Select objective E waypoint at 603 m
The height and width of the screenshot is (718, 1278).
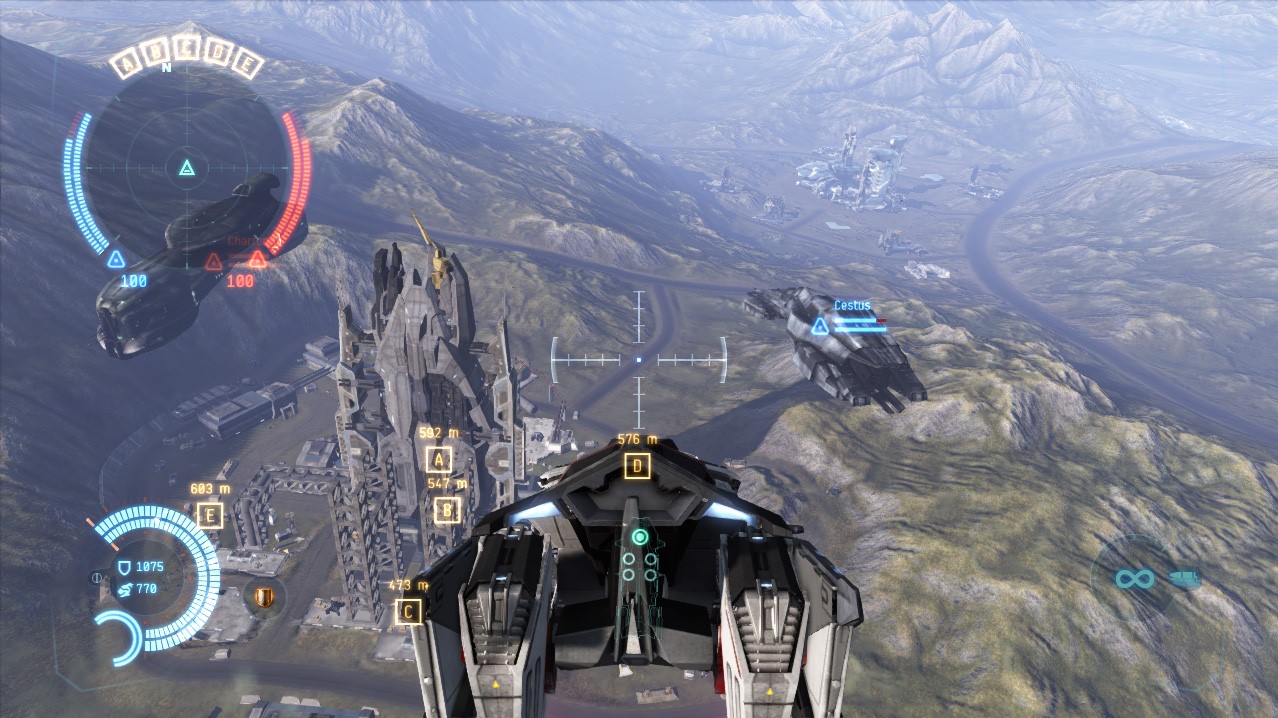(210, 515)
